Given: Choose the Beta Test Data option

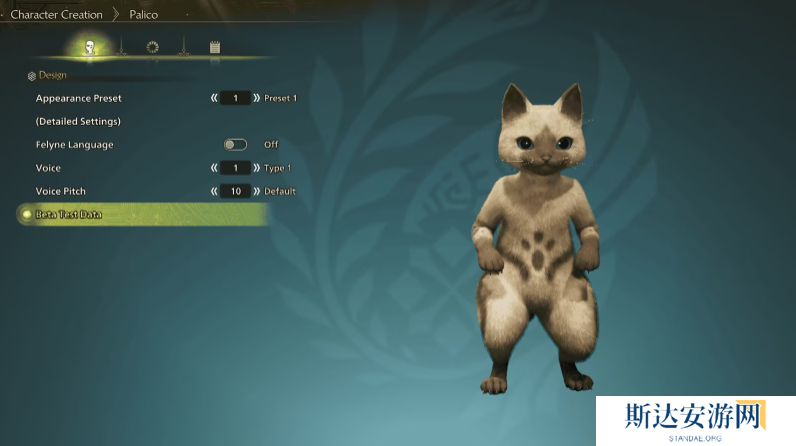Looking at the screenshot, I should [68, 214].
